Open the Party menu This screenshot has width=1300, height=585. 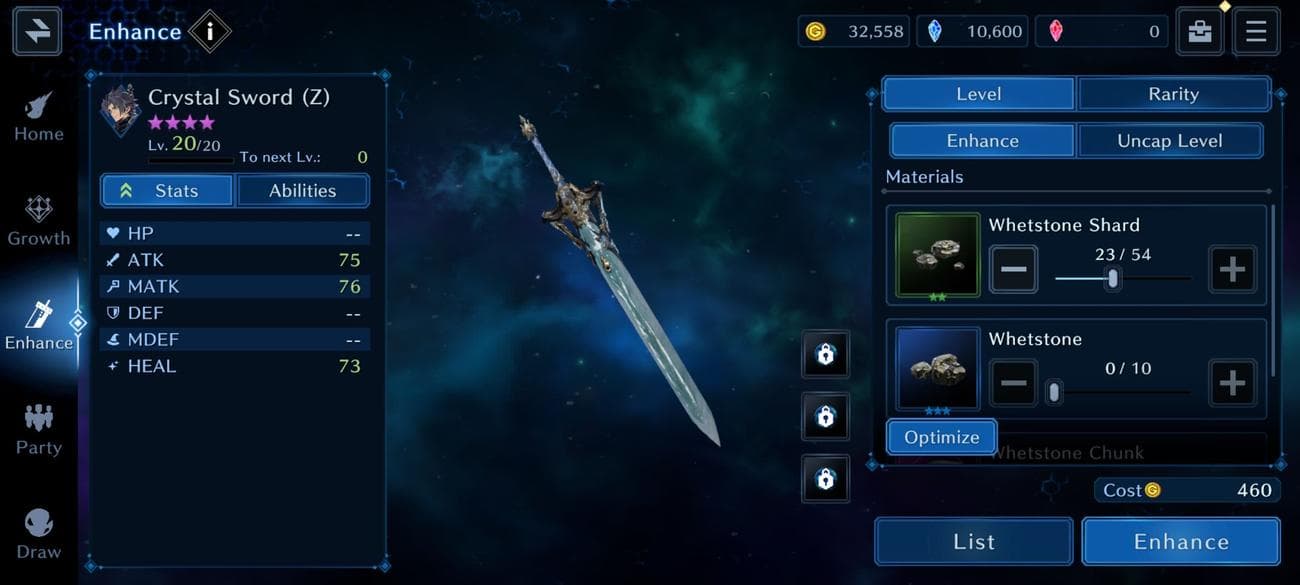[x=39, y=430]
